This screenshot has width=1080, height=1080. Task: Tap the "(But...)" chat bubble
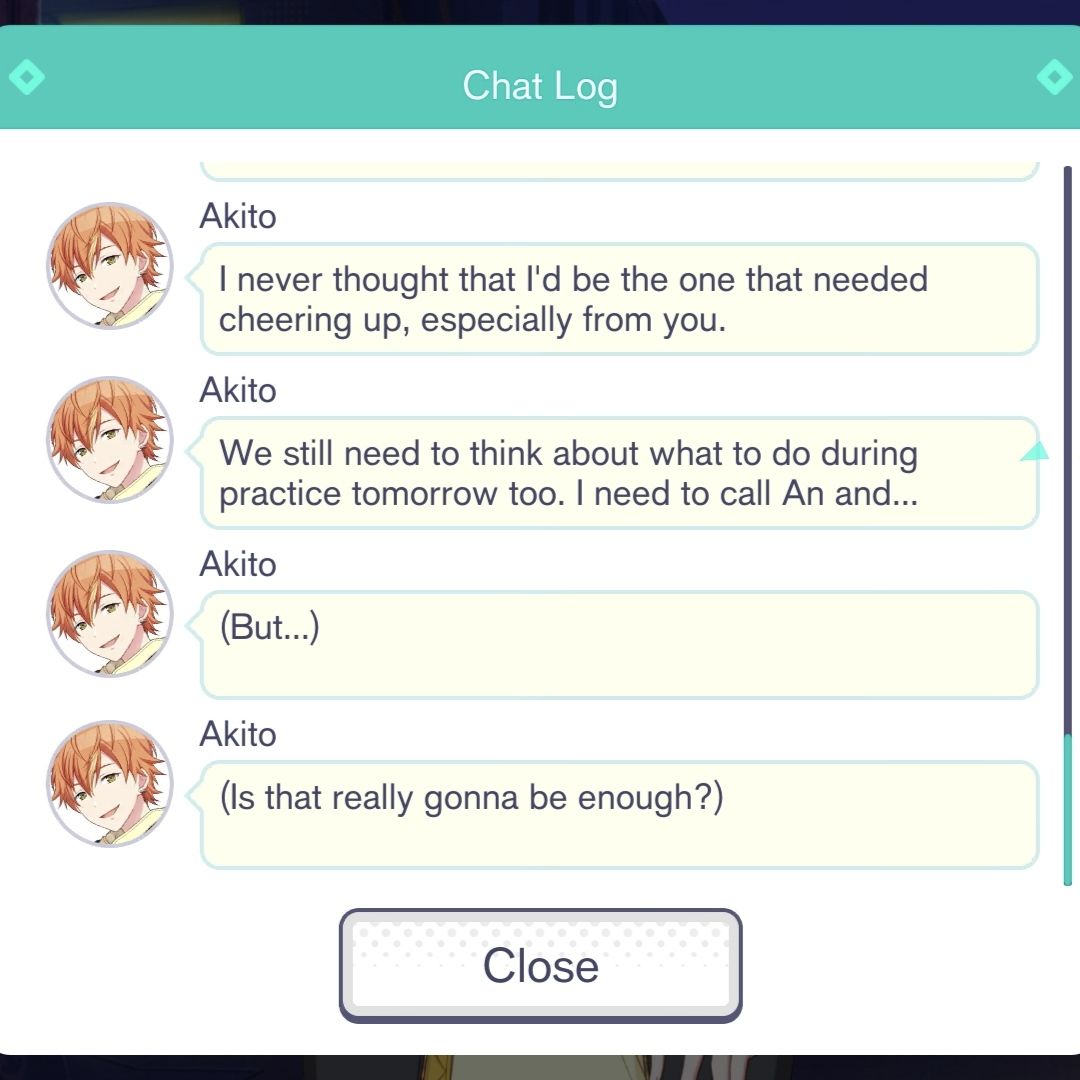(619, 645)
